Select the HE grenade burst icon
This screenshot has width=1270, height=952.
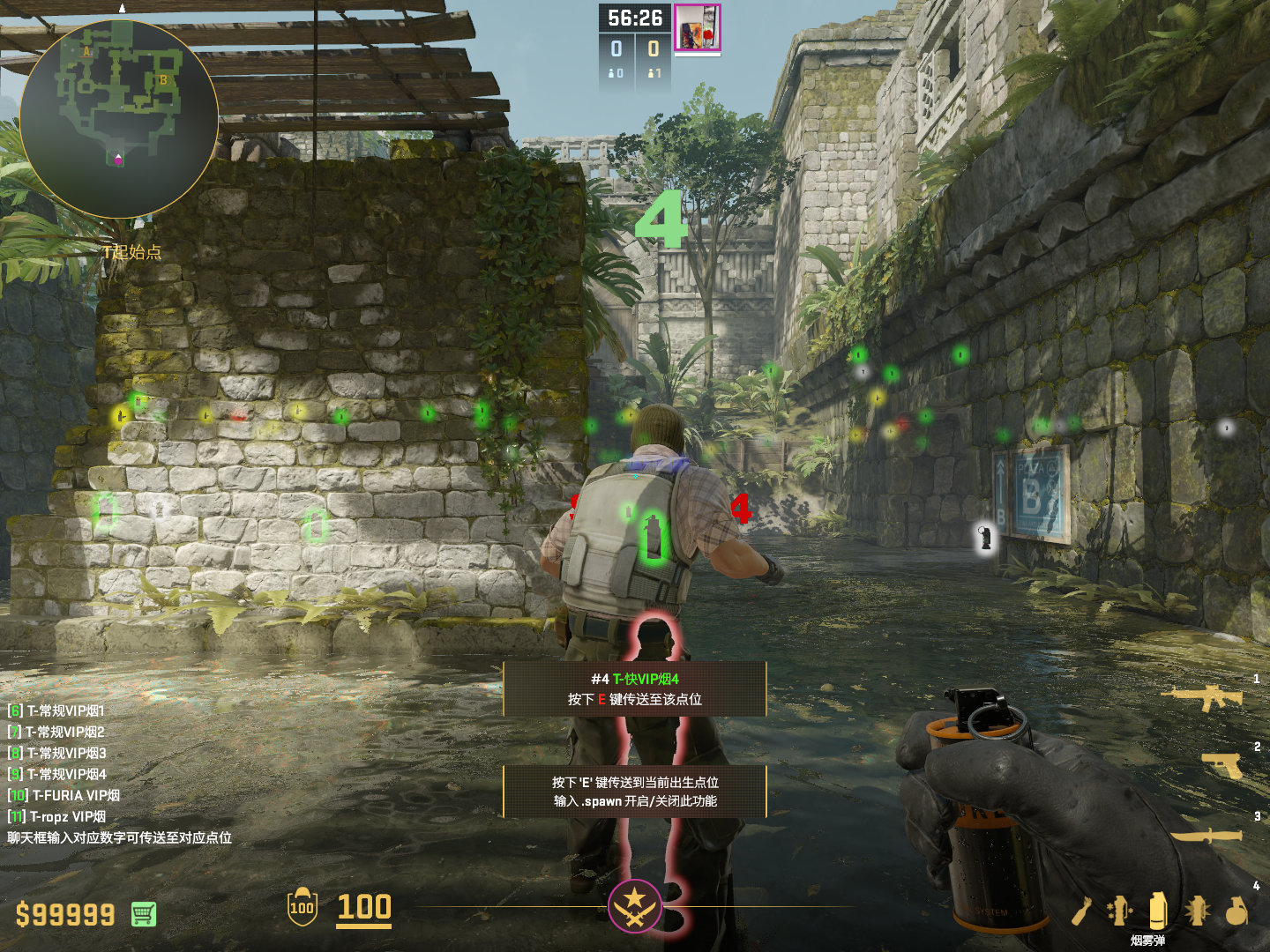(1197, 911)
